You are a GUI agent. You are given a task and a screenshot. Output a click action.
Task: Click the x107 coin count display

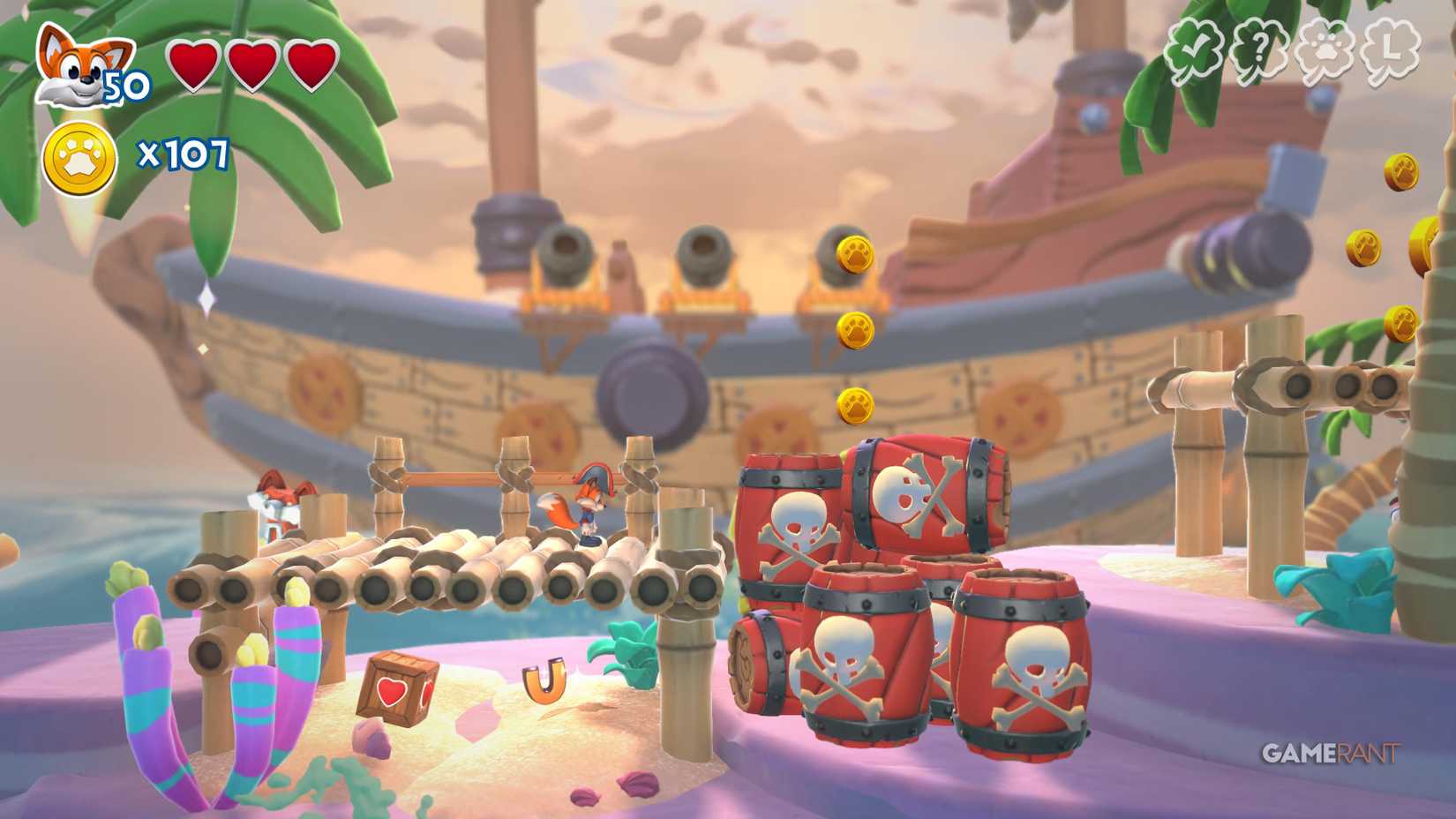[184, 157]
